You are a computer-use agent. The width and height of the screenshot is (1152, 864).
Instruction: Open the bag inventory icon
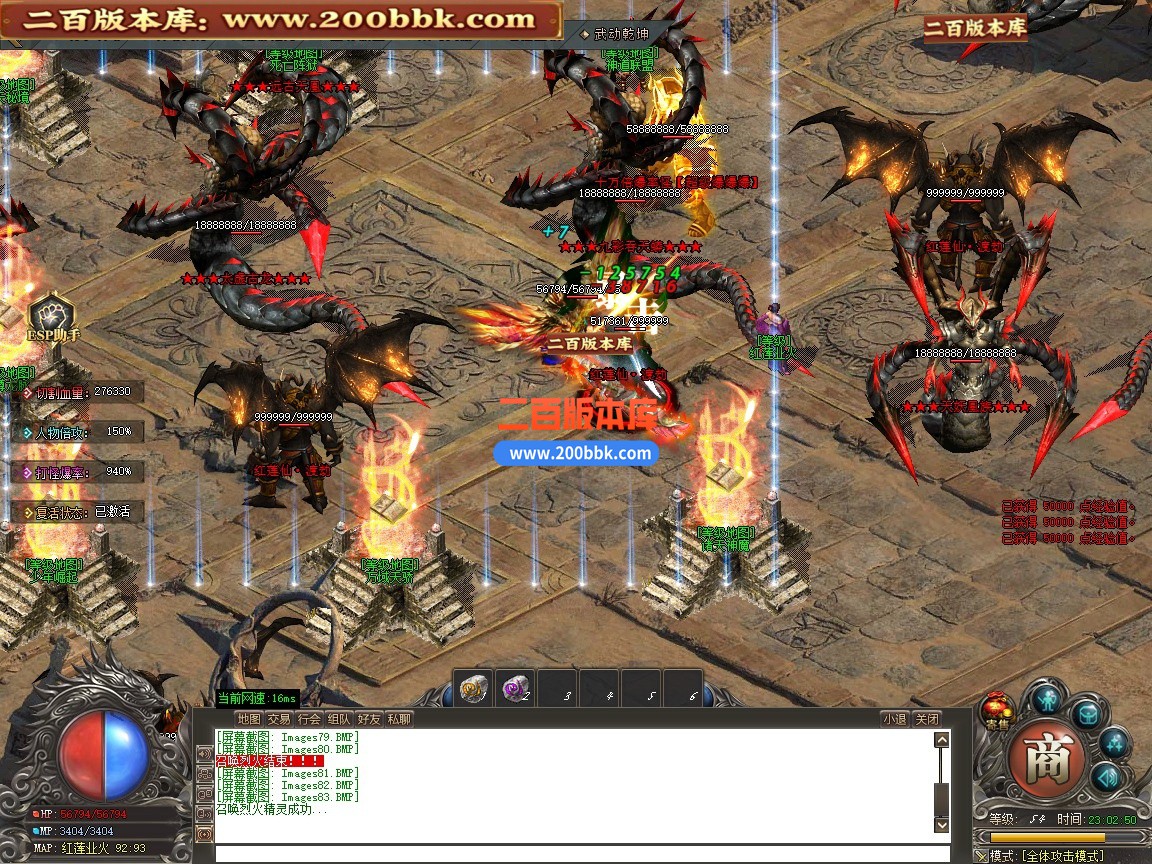point(1087,714)
